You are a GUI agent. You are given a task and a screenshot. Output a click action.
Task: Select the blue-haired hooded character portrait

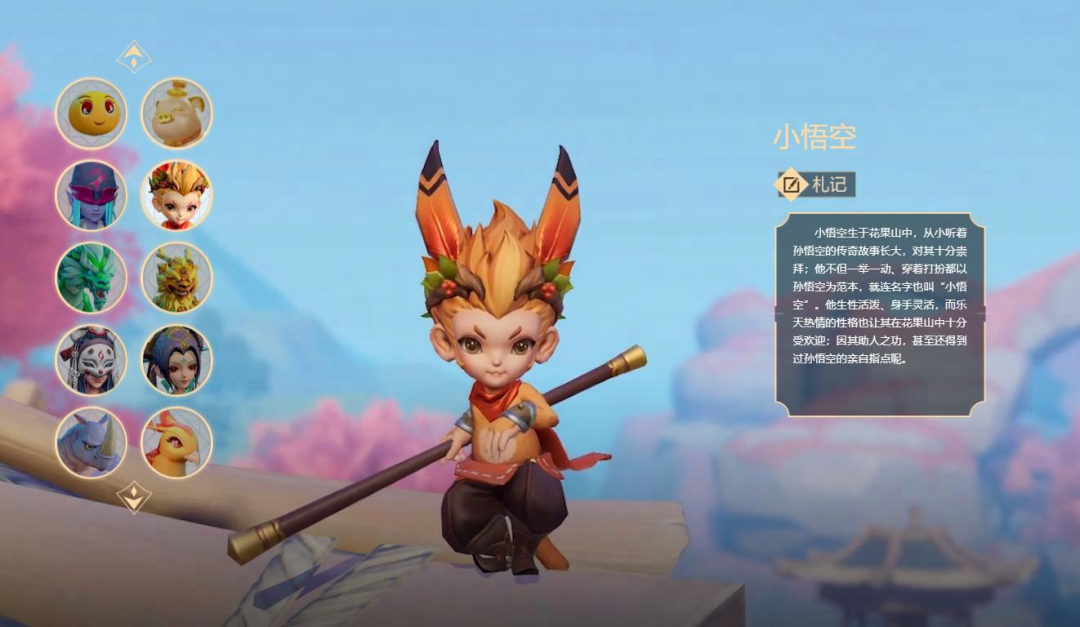point(91,196)
